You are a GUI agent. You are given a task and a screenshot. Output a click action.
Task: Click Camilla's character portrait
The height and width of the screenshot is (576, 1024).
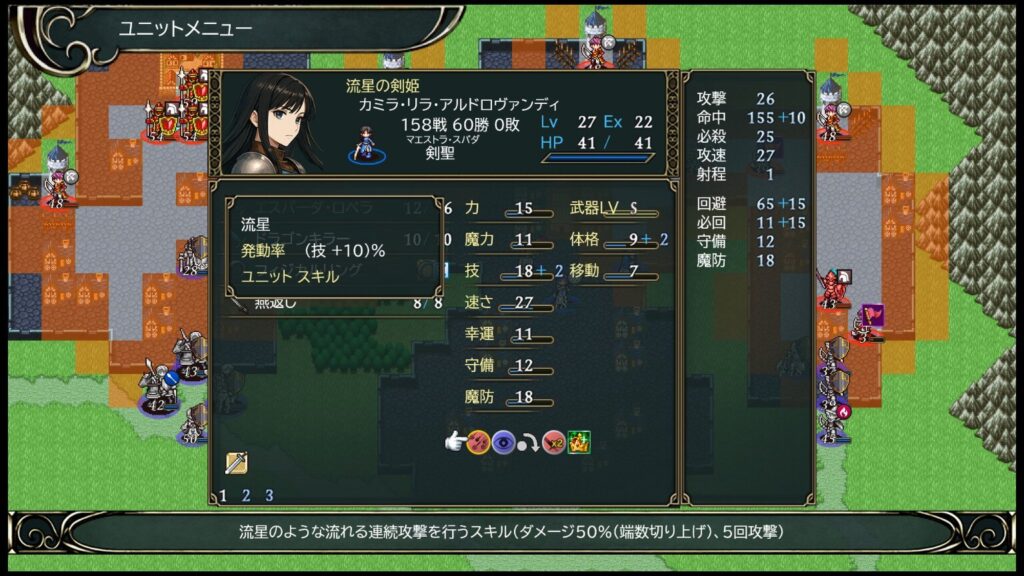(x=271, y=124)
